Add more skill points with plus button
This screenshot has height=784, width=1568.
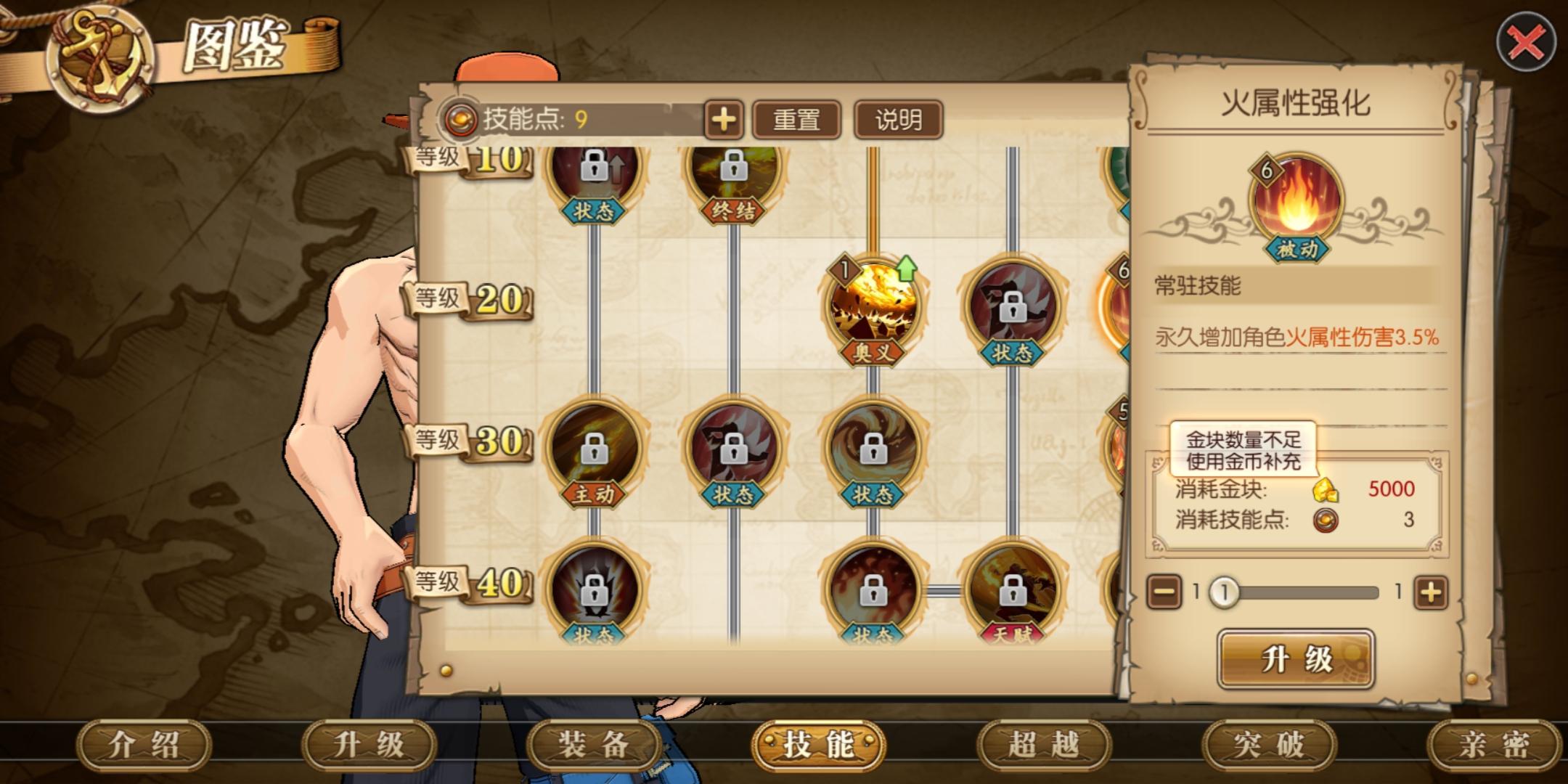[x=723, y=120]
